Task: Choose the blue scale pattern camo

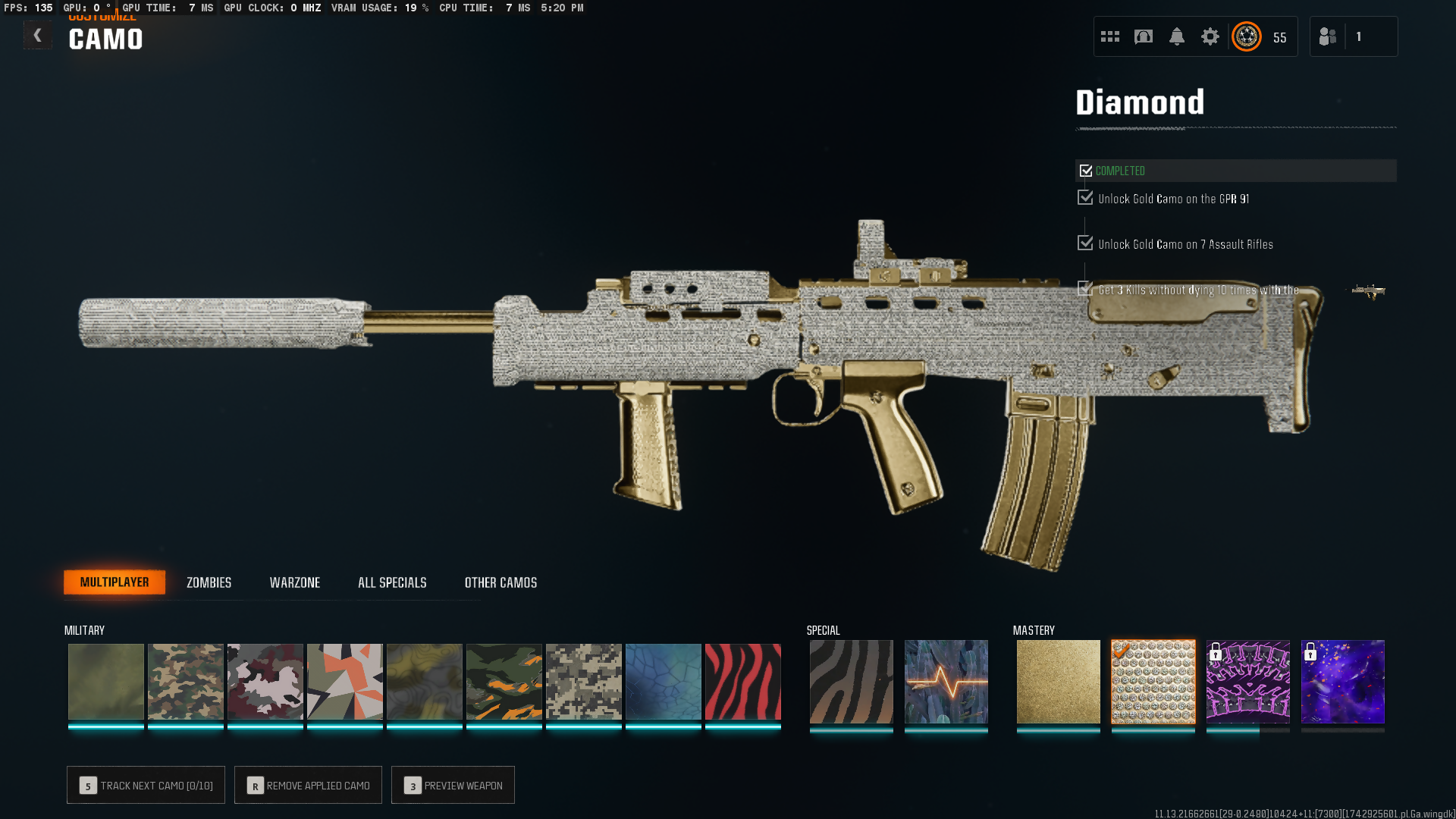Action: click(663, 682)
